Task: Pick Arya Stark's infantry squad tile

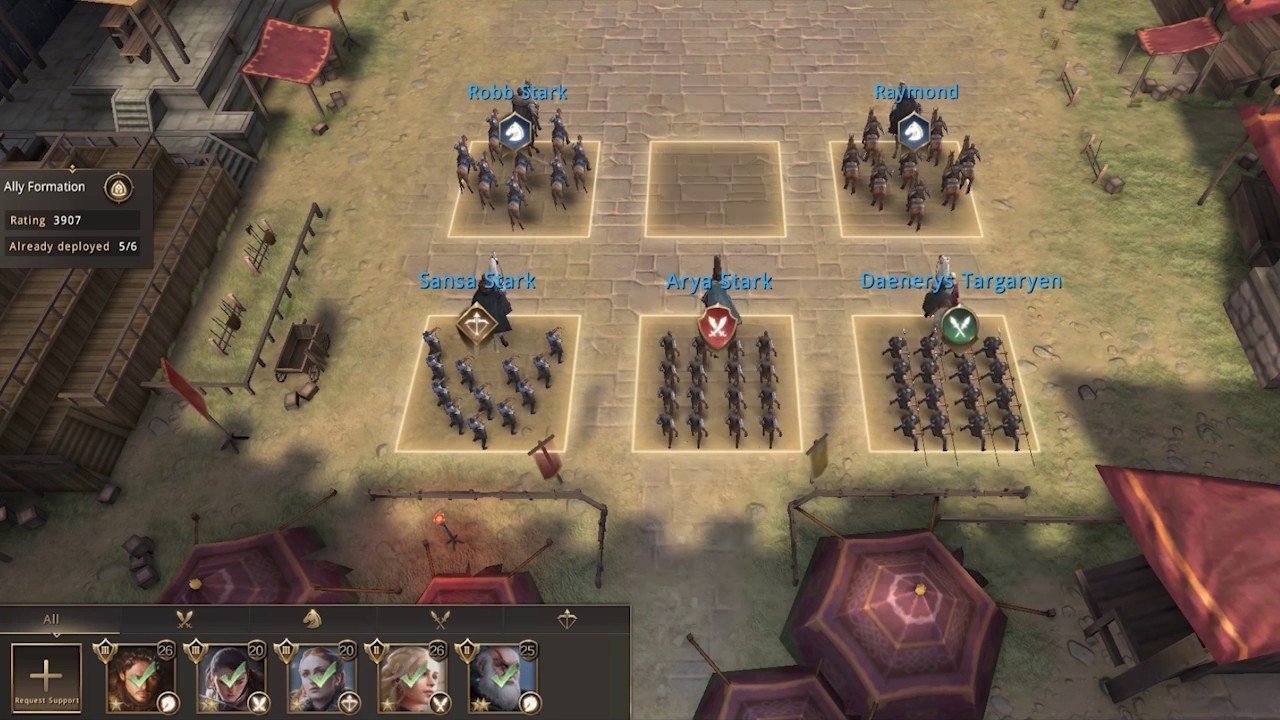Action: [x=716, y=383]
